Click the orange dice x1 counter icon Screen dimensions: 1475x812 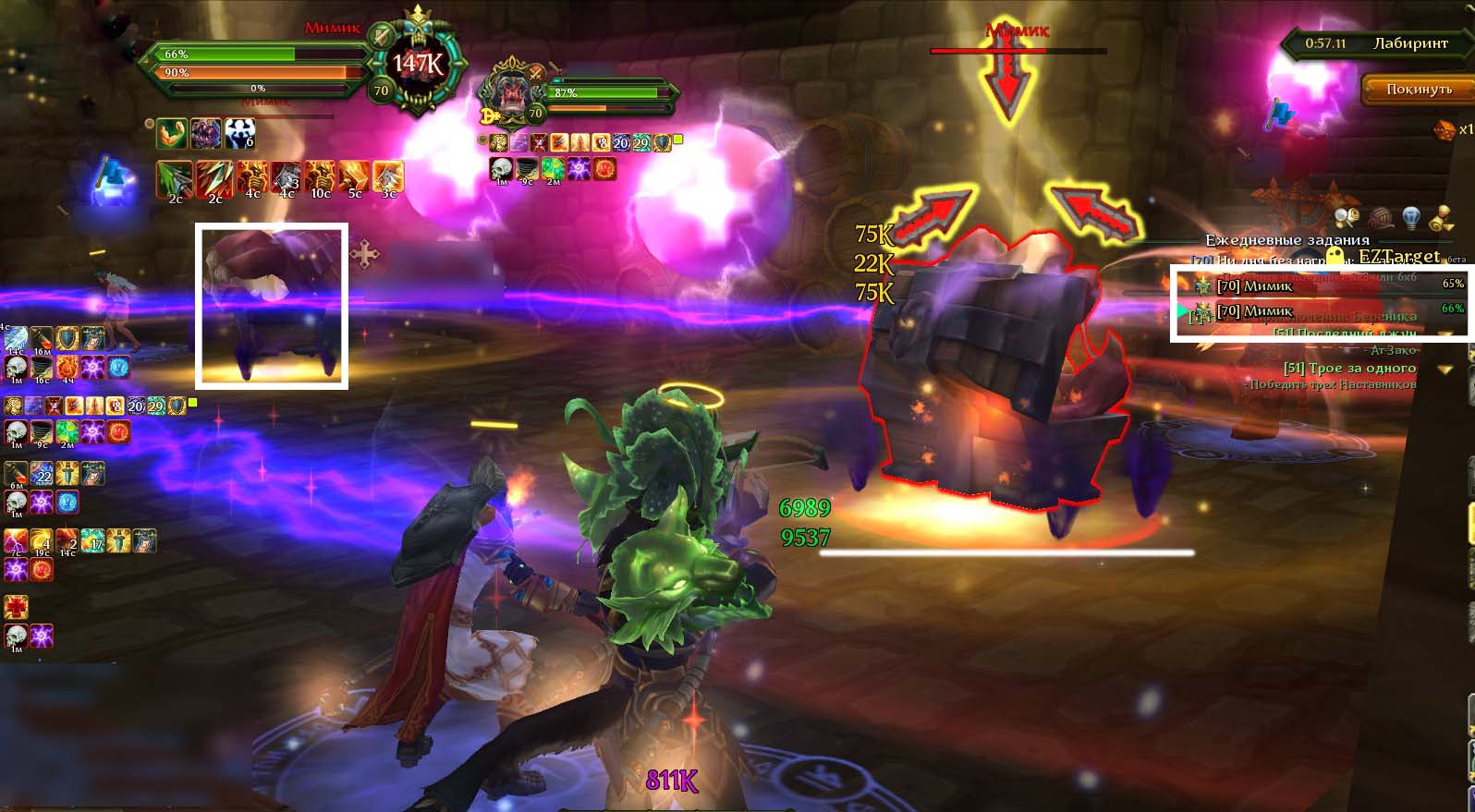pos(1445,129)
